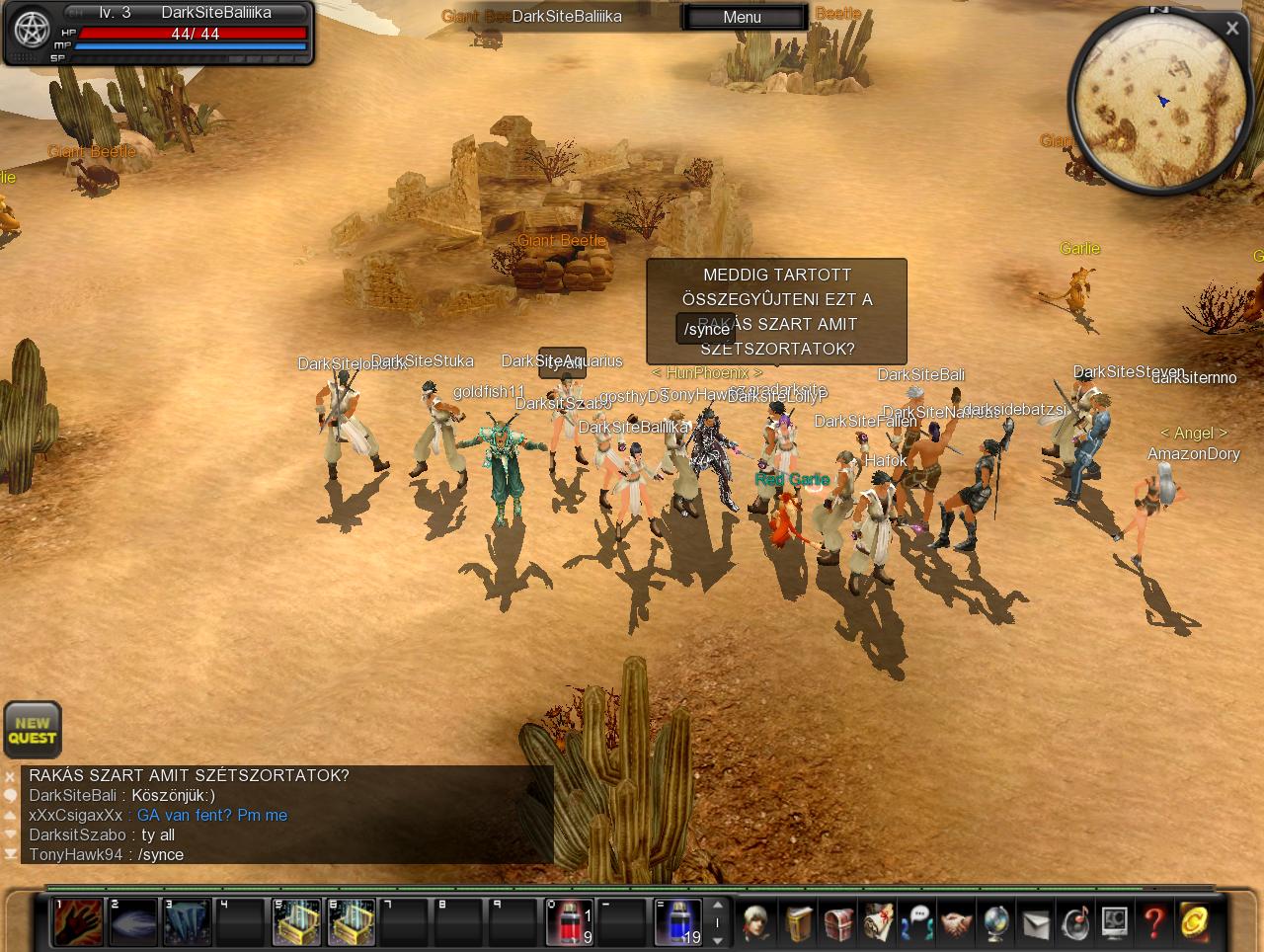Click the New Quest notification button
The height and width of the screenshot is (952, 1264).
tap(33, 730)
